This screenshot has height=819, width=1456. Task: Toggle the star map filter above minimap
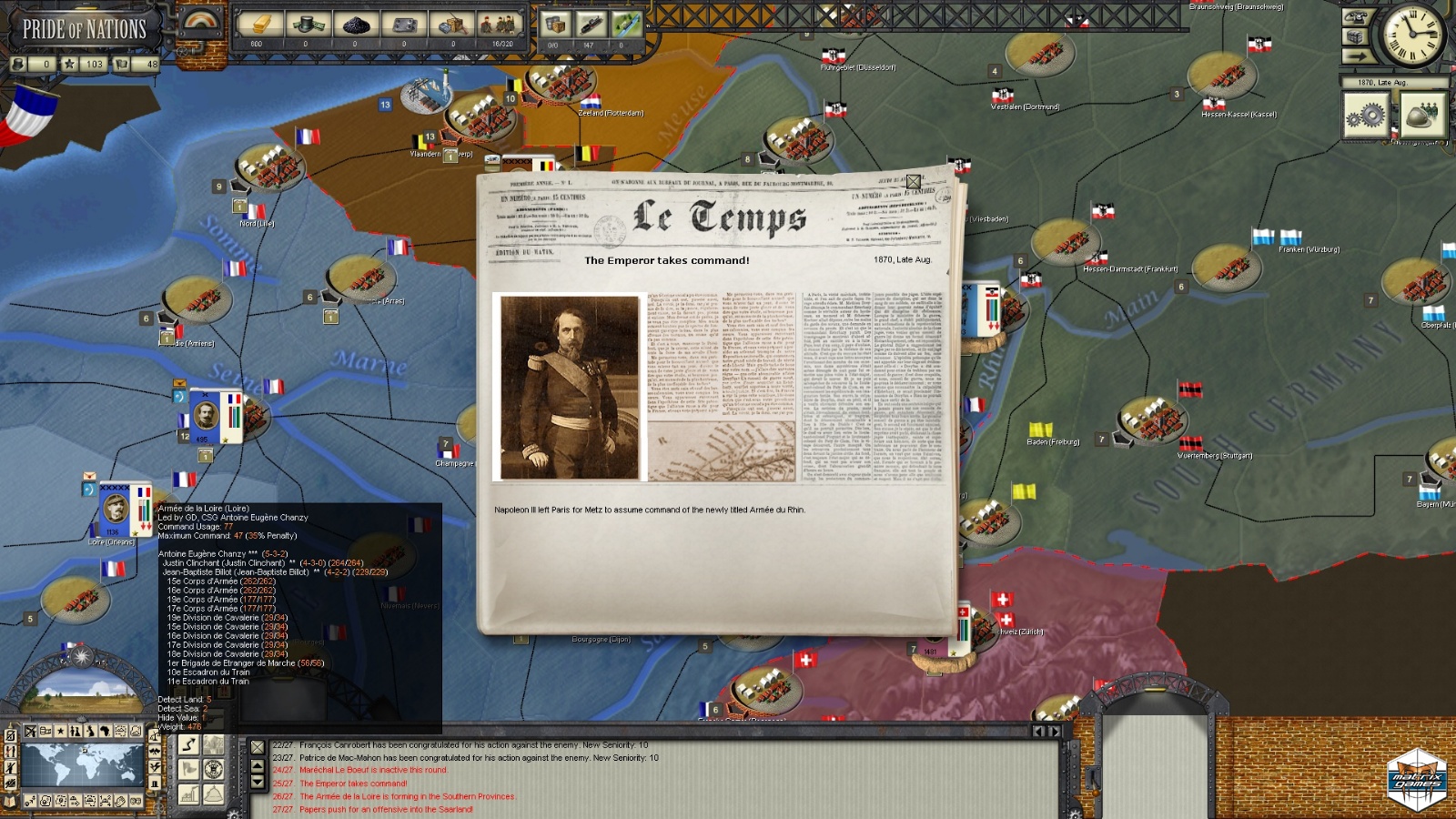point(61,731)
